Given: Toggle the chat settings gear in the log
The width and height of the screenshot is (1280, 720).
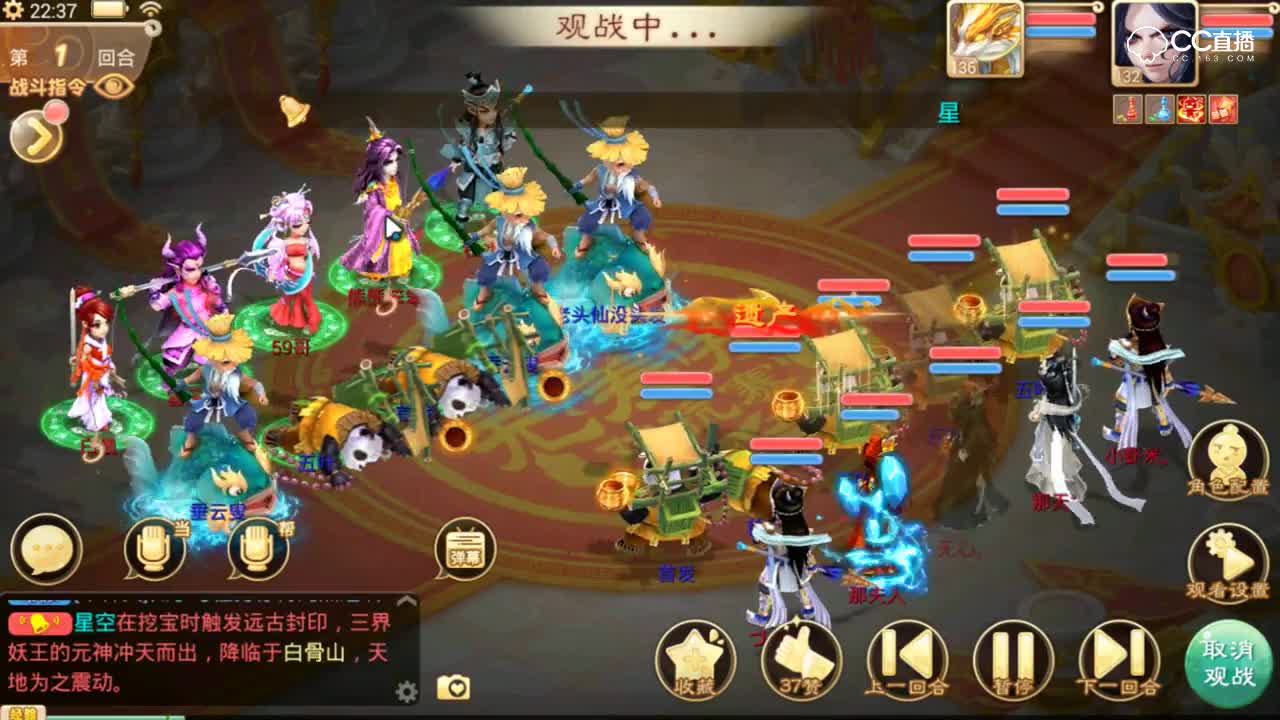Looking at the screenshot, I should [405, 690].
